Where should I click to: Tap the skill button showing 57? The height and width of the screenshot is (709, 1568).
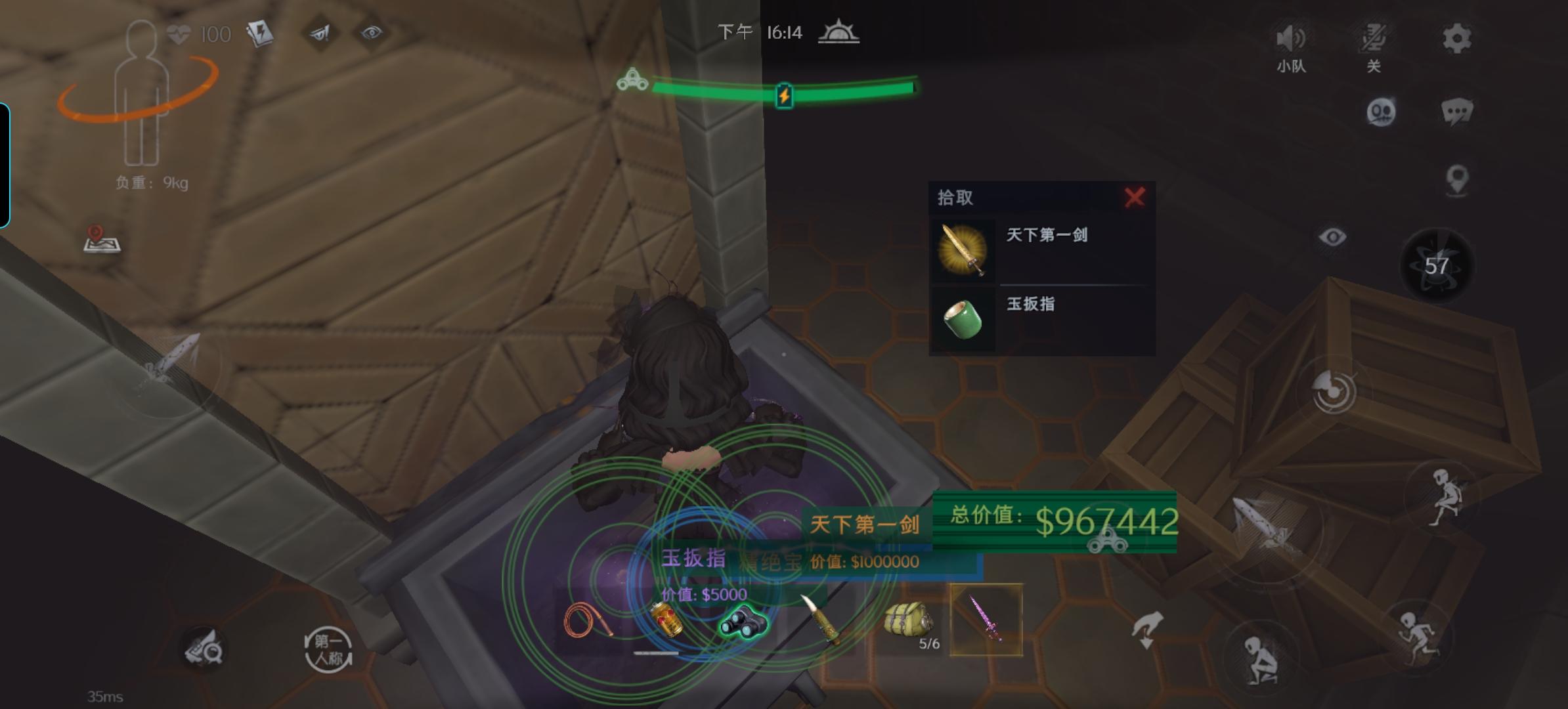pyautogui.click(x=1435, y=265)
